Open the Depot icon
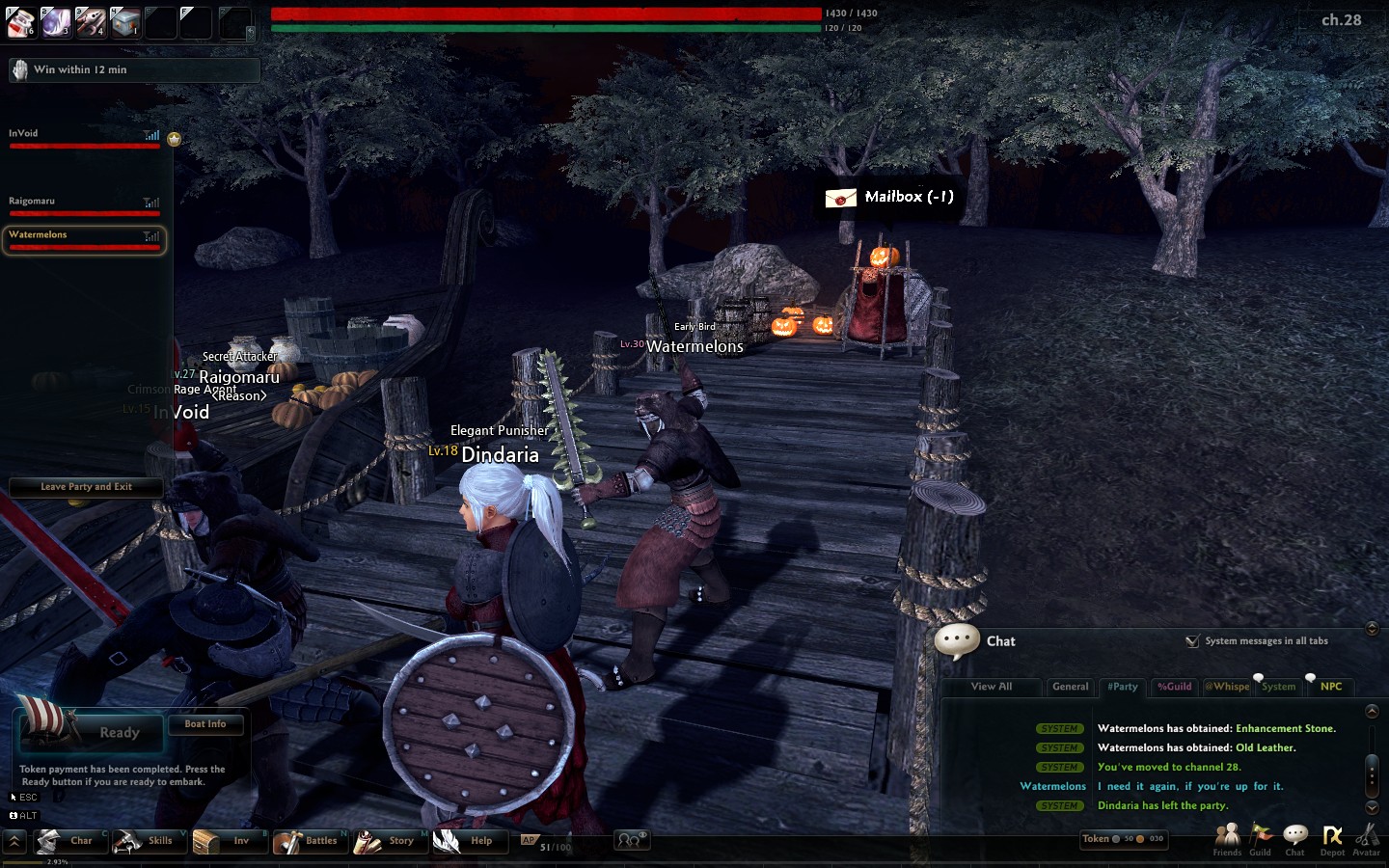The height and width of the screenshot is (868, 1389). click(1332, 839)
